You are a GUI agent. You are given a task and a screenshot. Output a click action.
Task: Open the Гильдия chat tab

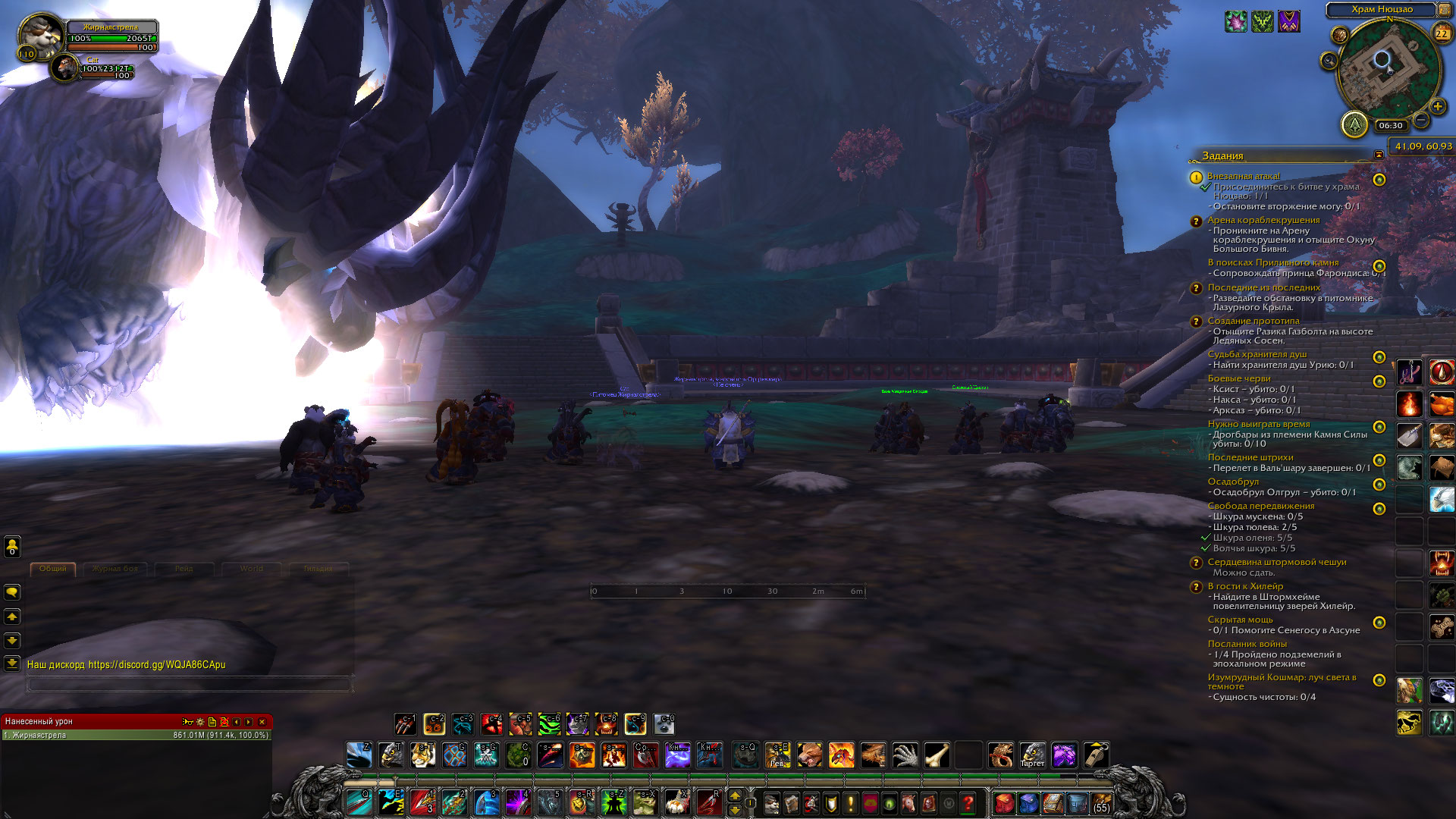[x=318, y=569]
